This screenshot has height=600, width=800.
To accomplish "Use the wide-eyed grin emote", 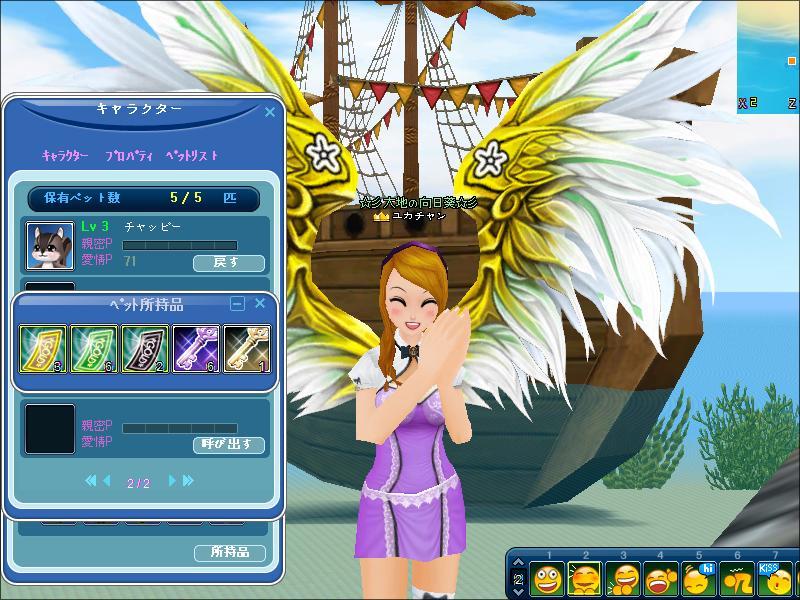I will [x=546, y=579].
